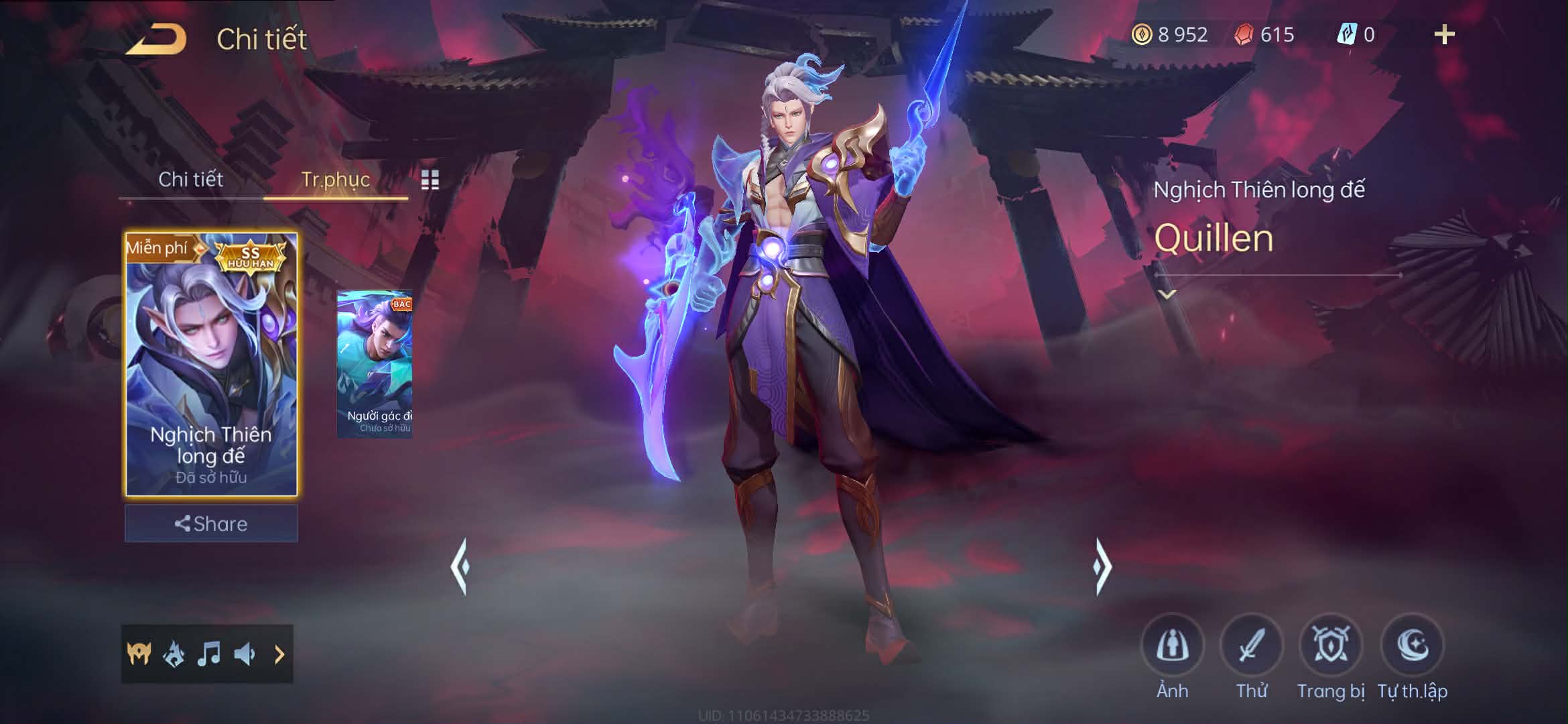Try the hero with Thử button
Viewport: 1568px width, 724px height.
[x=1251, y=646]
